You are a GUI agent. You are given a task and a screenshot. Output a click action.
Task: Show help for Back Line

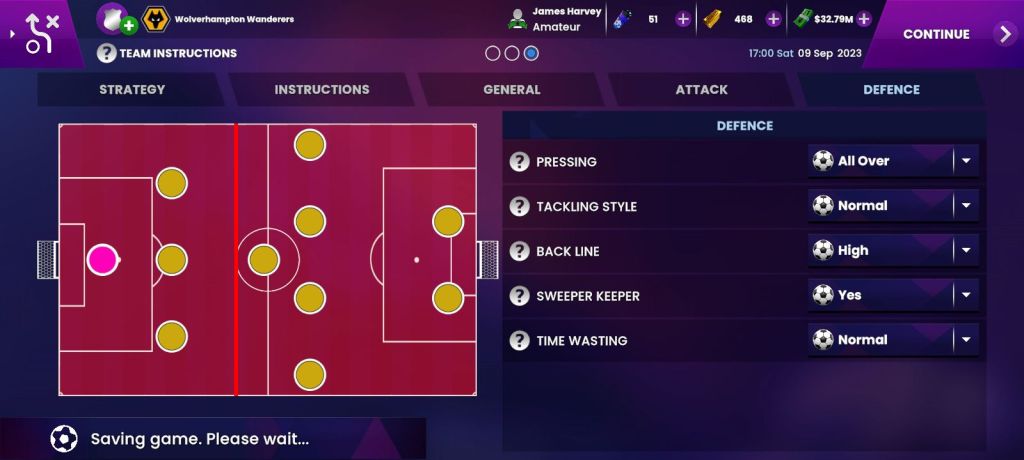519,251
